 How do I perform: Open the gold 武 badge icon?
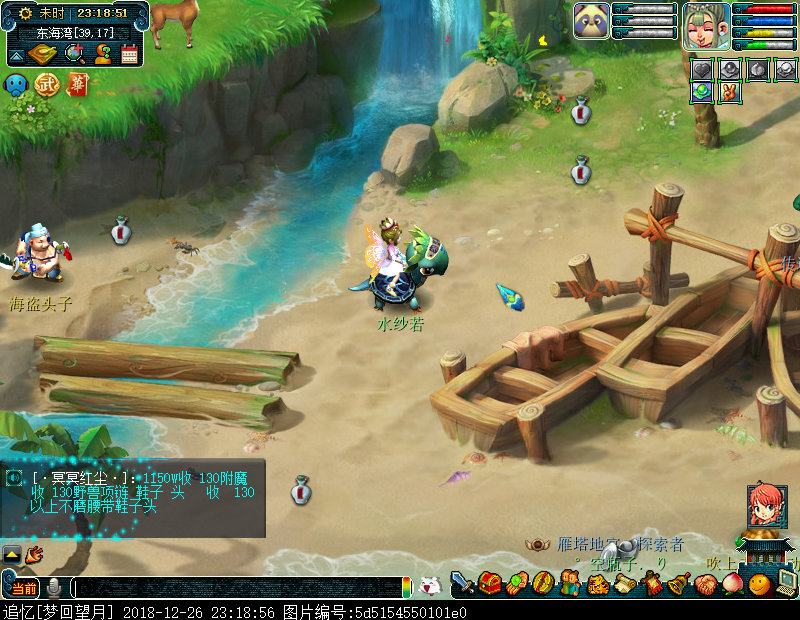[x=47, y=84]
